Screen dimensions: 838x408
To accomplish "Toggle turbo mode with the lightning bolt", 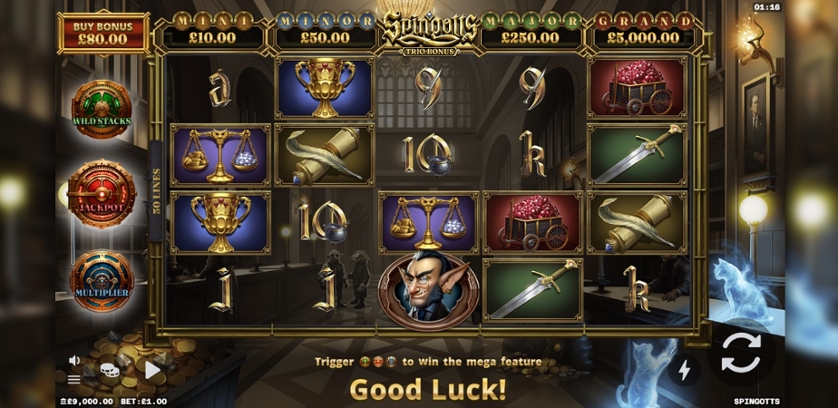I will pos(685,370).
